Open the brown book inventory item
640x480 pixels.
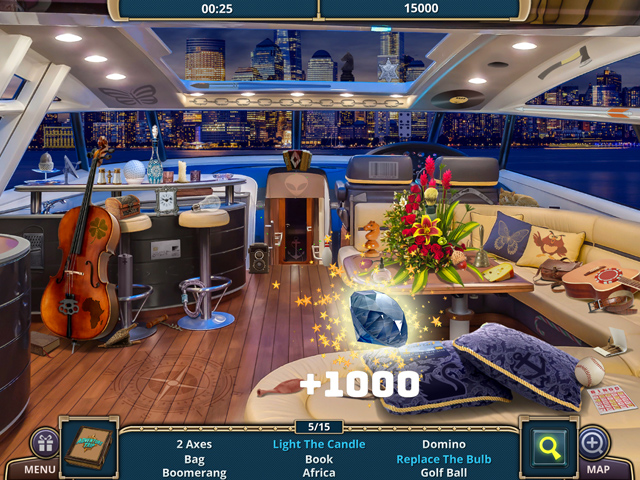point(89,446)
